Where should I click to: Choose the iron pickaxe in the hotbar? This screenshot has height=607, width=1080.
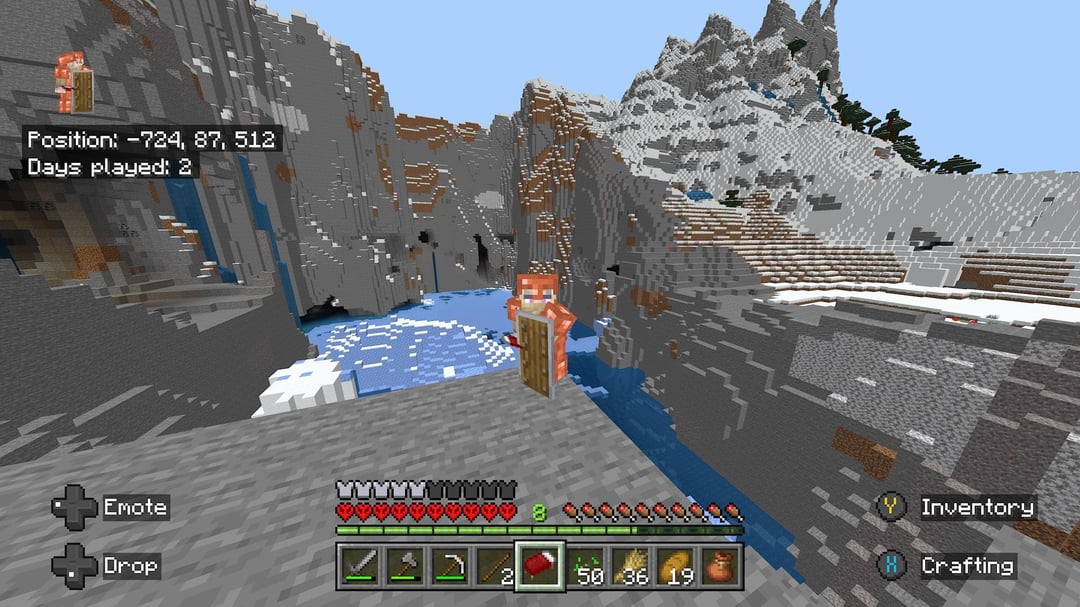(x=449, y=566)
